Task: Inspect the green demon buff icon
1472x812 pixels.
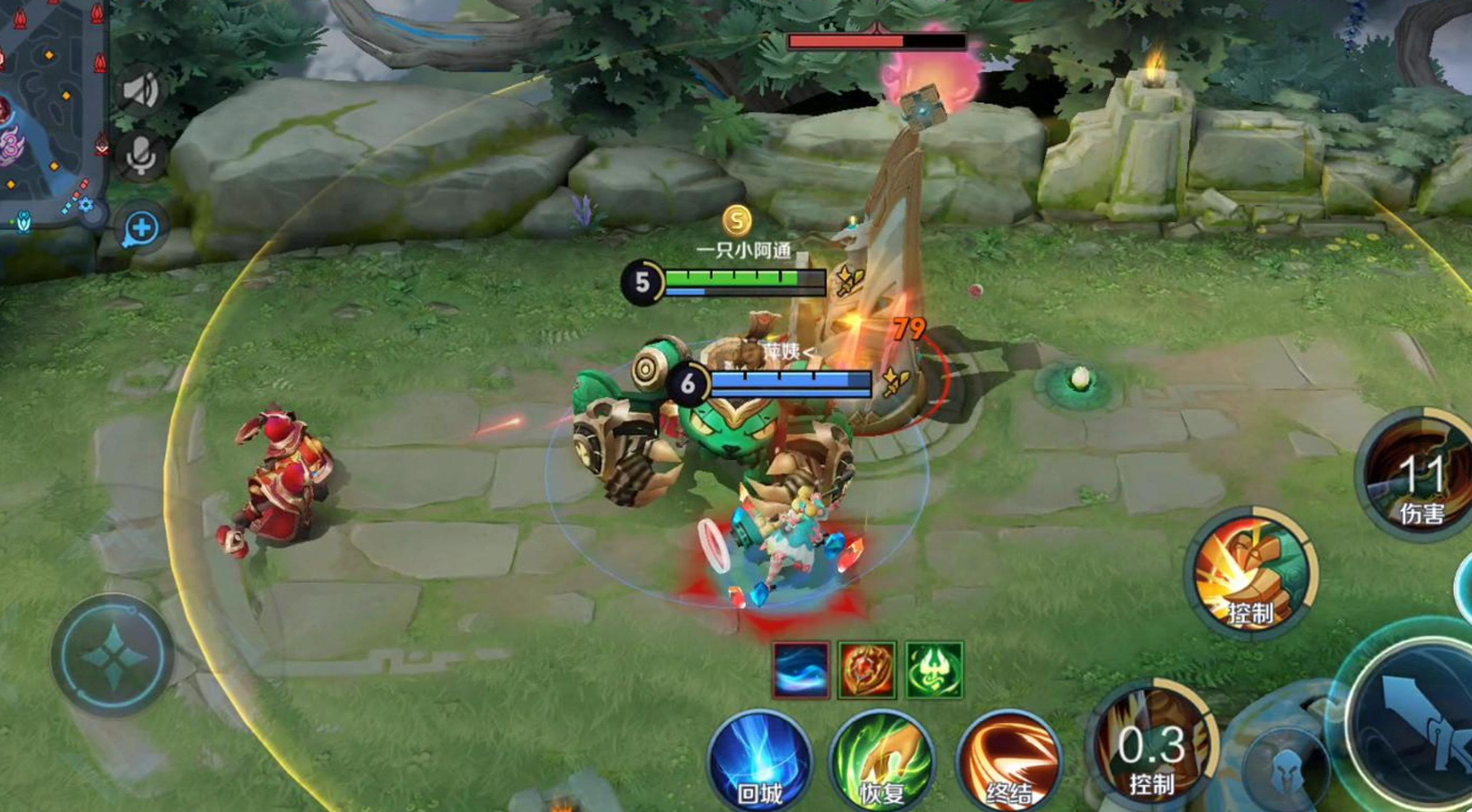Action: 935,670
